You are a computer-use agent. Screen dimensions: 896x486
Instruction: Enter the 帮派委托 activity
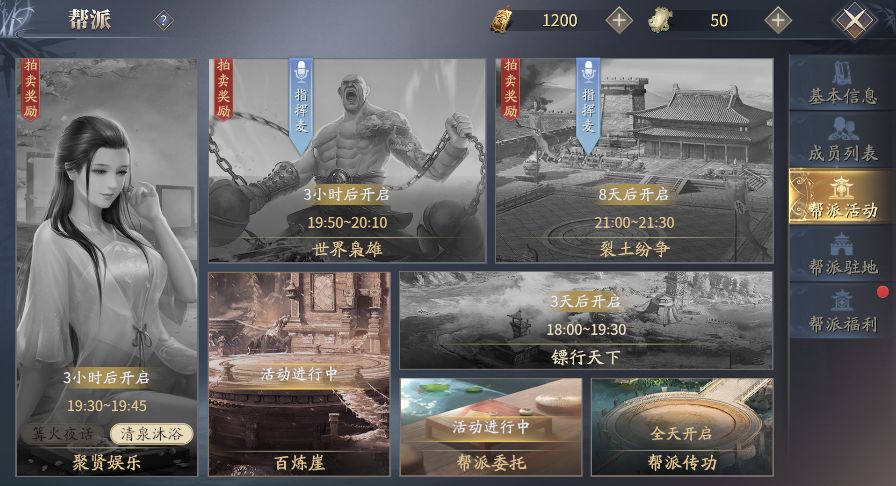click(x=490, y=426)
